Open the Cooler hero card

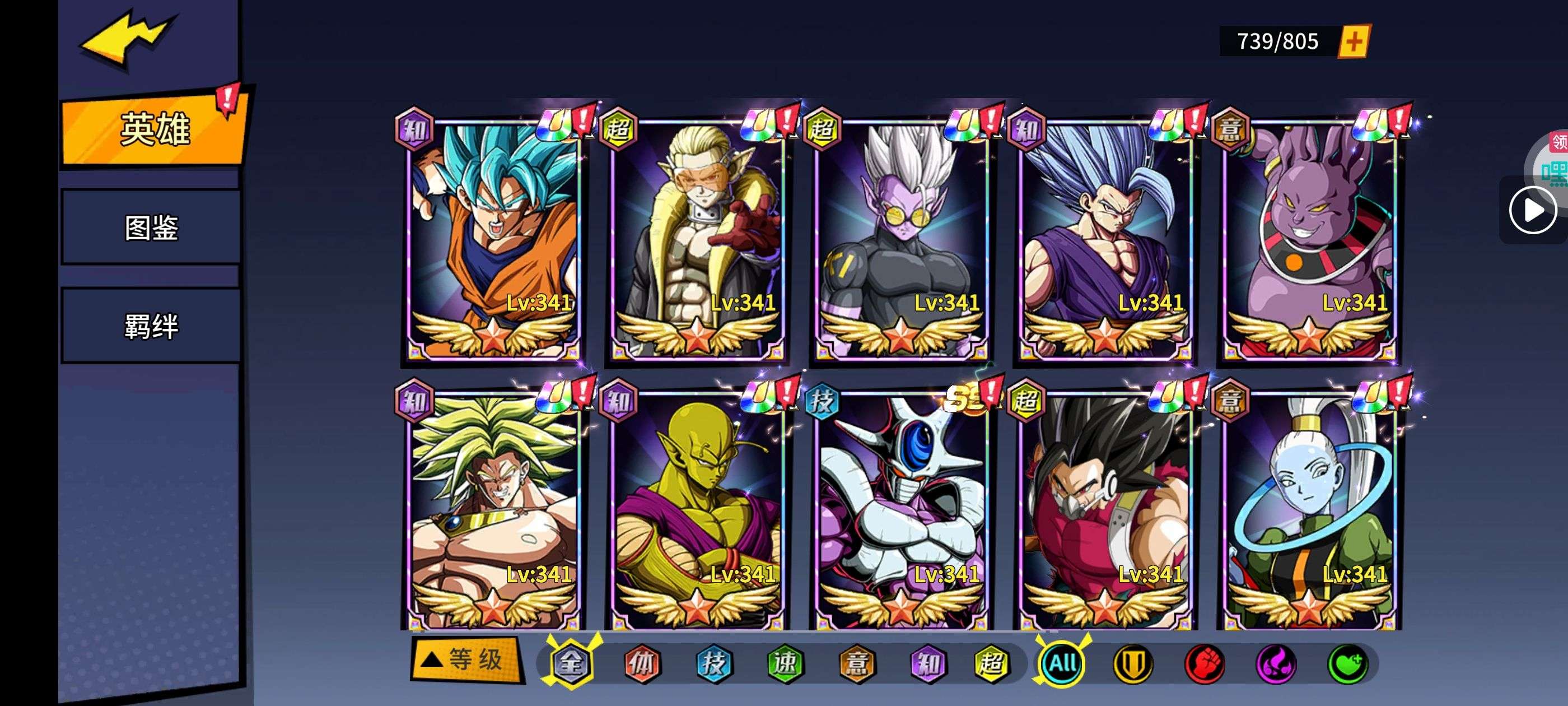(x=901, y=512)
